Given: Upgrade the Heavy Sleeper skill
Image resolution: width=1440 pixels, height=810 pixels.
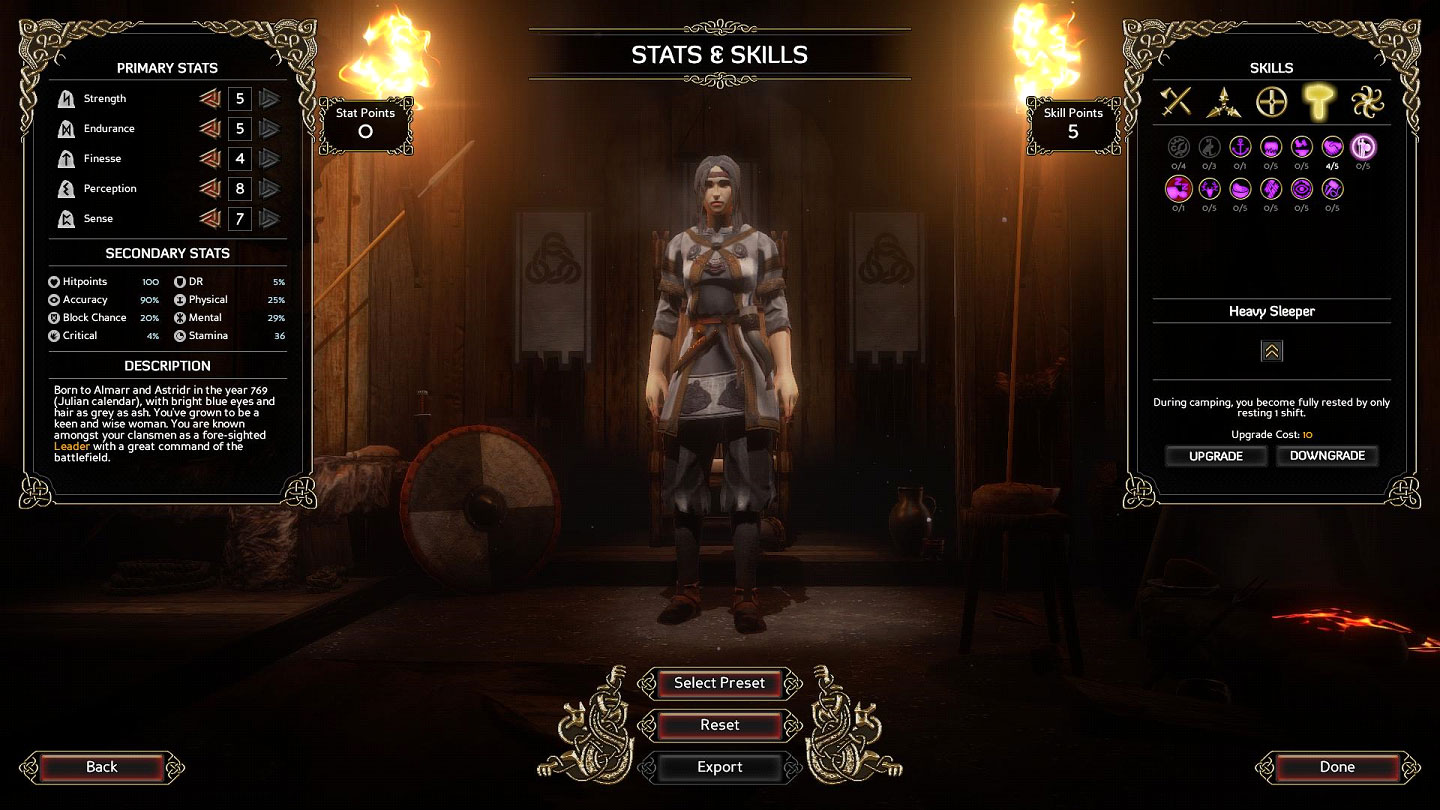Looking at the screenshot, I should pyautogui.click(x=1215, y=456).
